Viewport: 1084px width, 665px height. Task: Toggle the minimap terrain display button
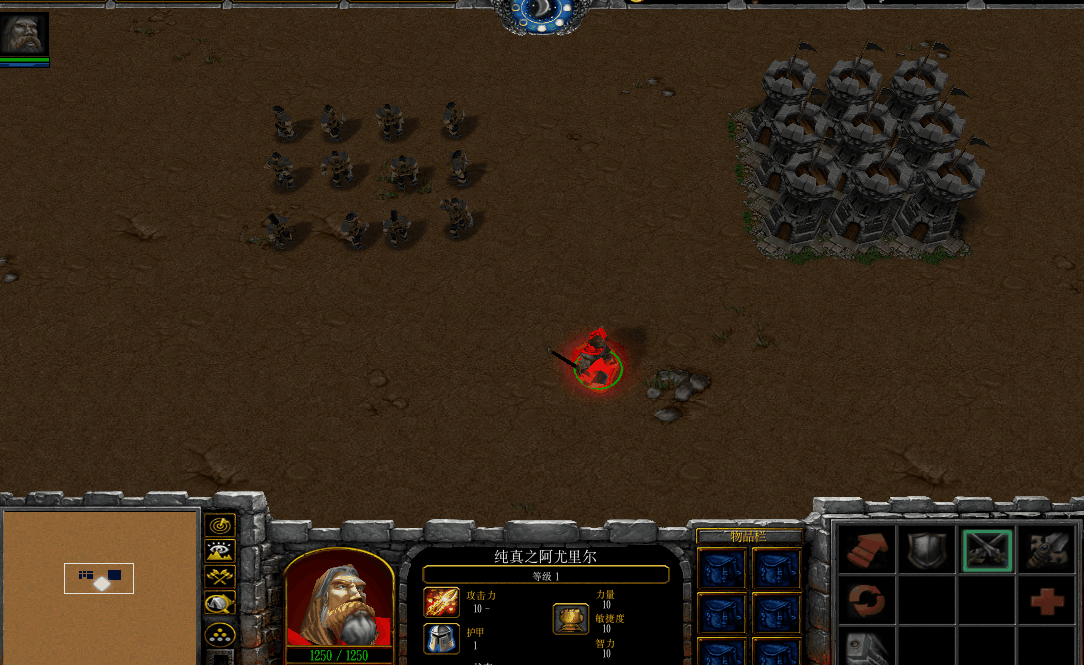click(x=219, y=551)
